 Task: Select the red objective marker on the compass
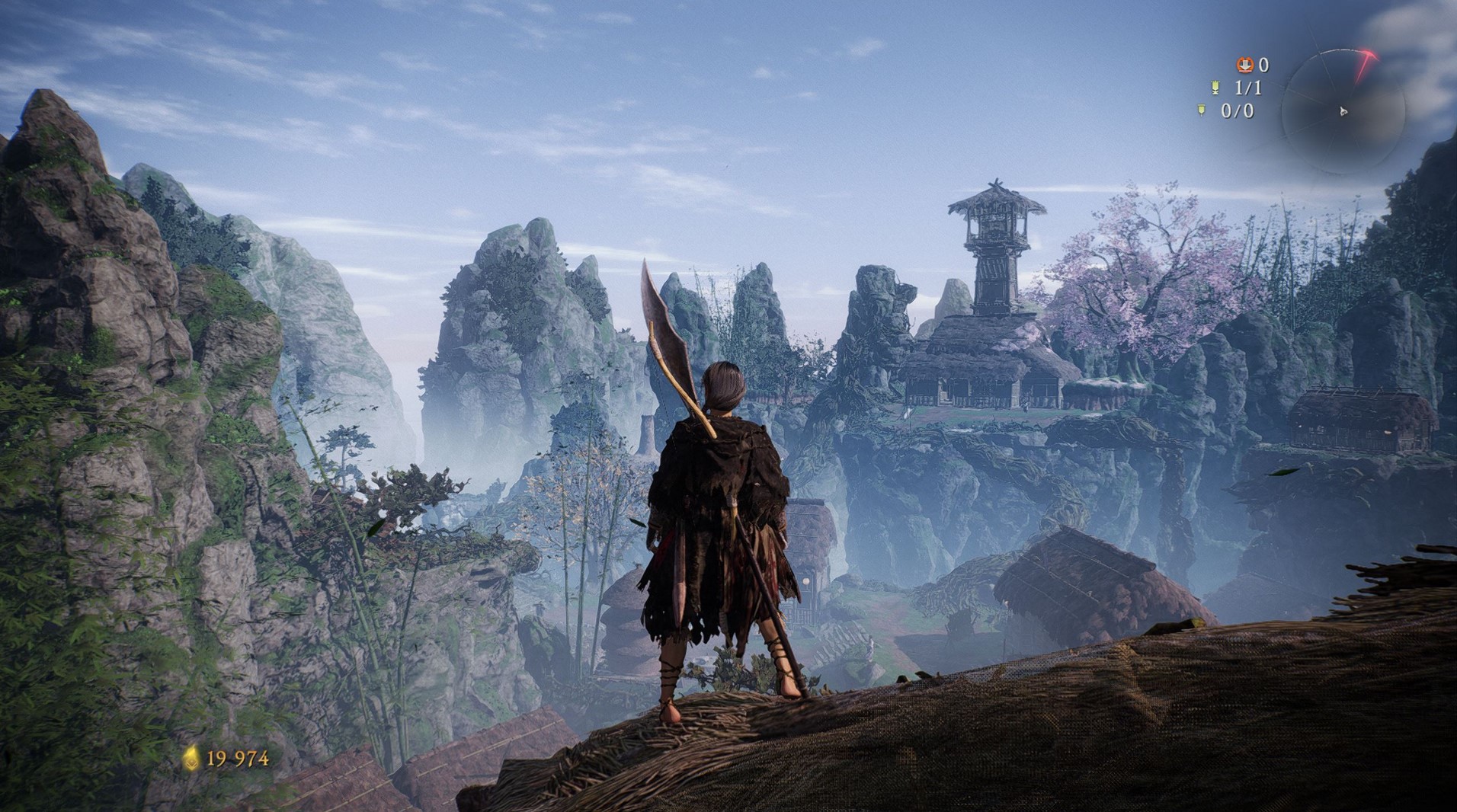click(1365, 65)
